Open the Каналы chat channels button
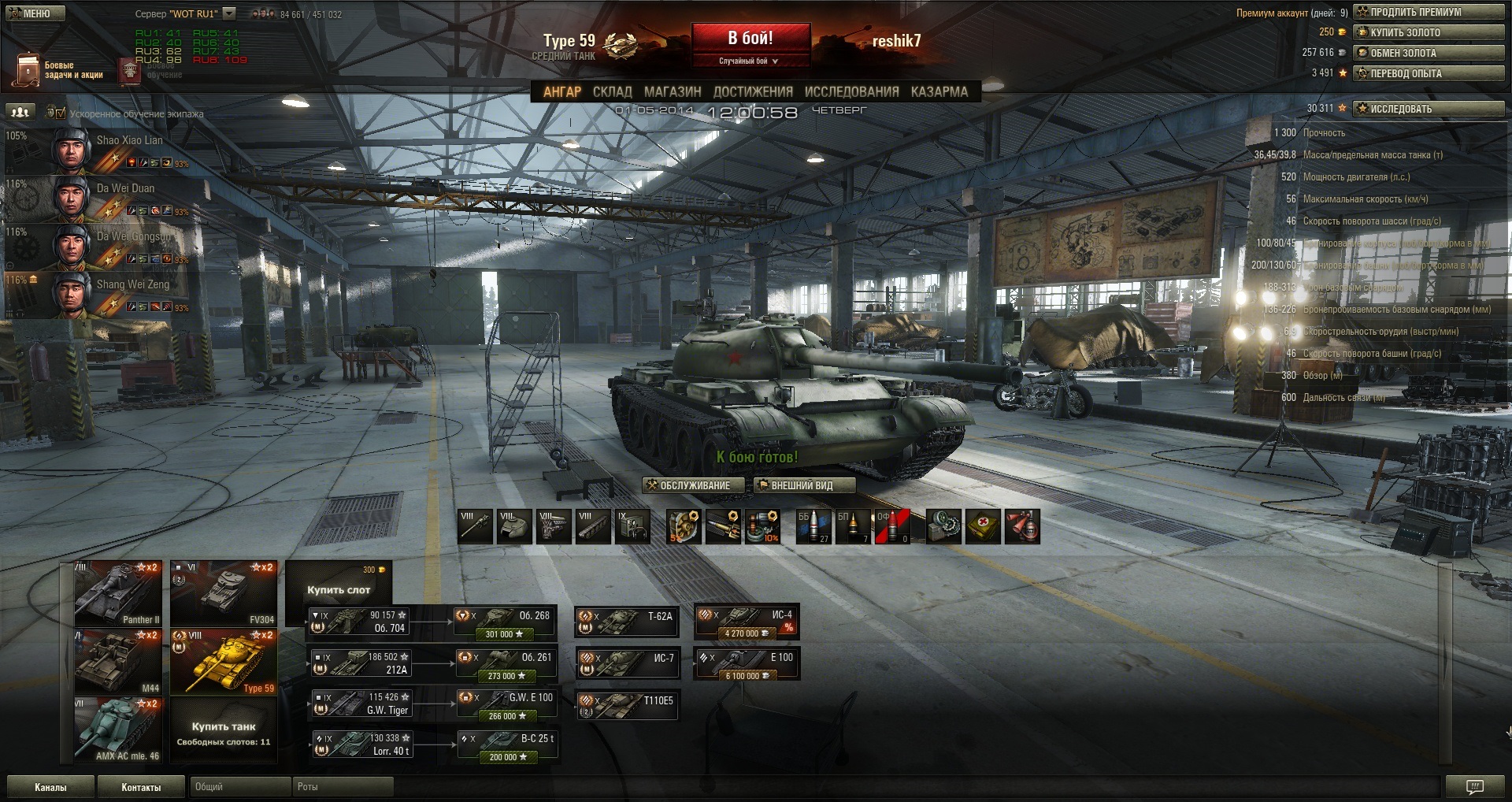 click(50, 787)
